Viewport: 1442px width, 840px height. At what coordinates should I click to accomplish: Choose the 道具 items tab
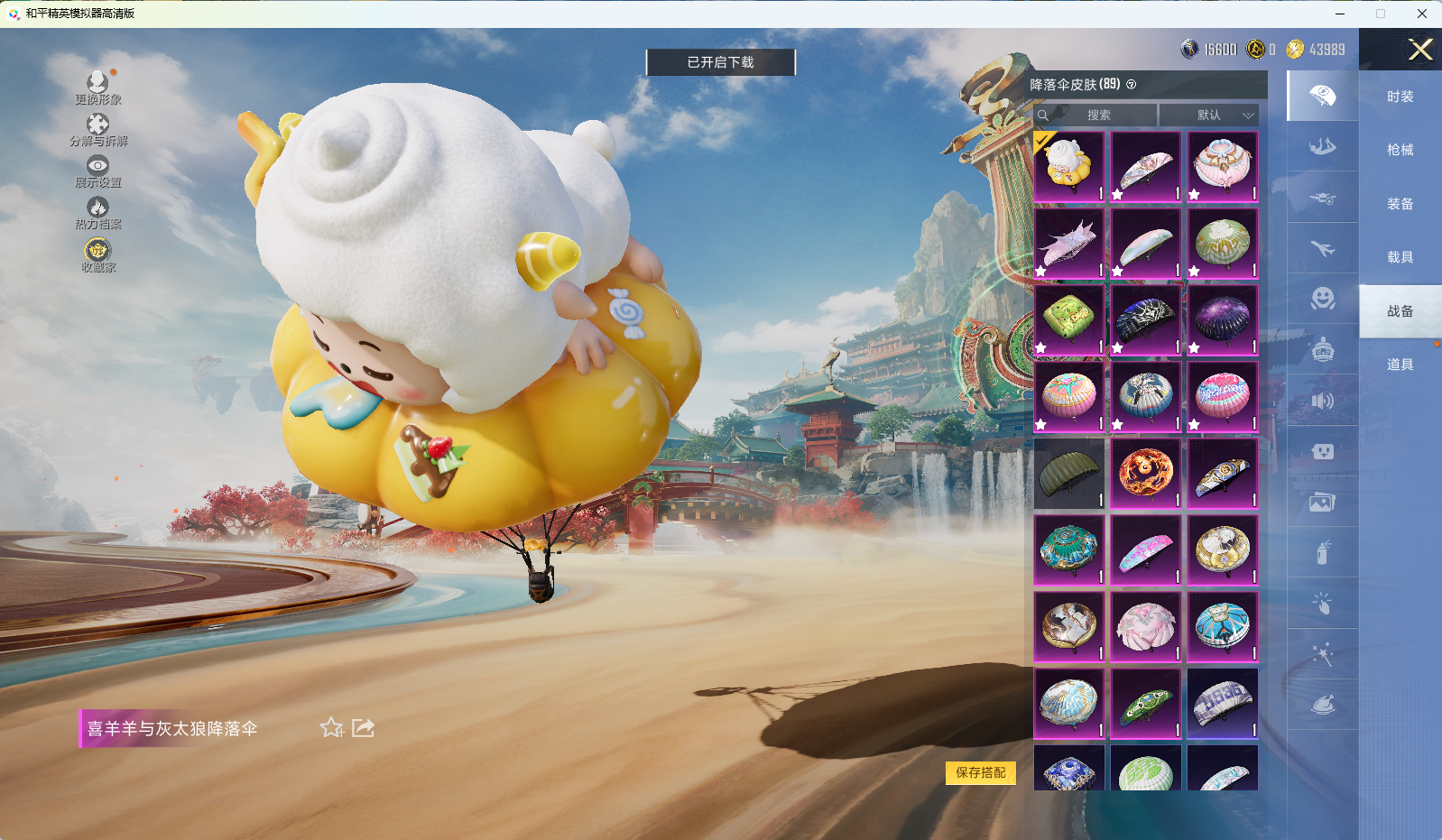click(1400, 365)
